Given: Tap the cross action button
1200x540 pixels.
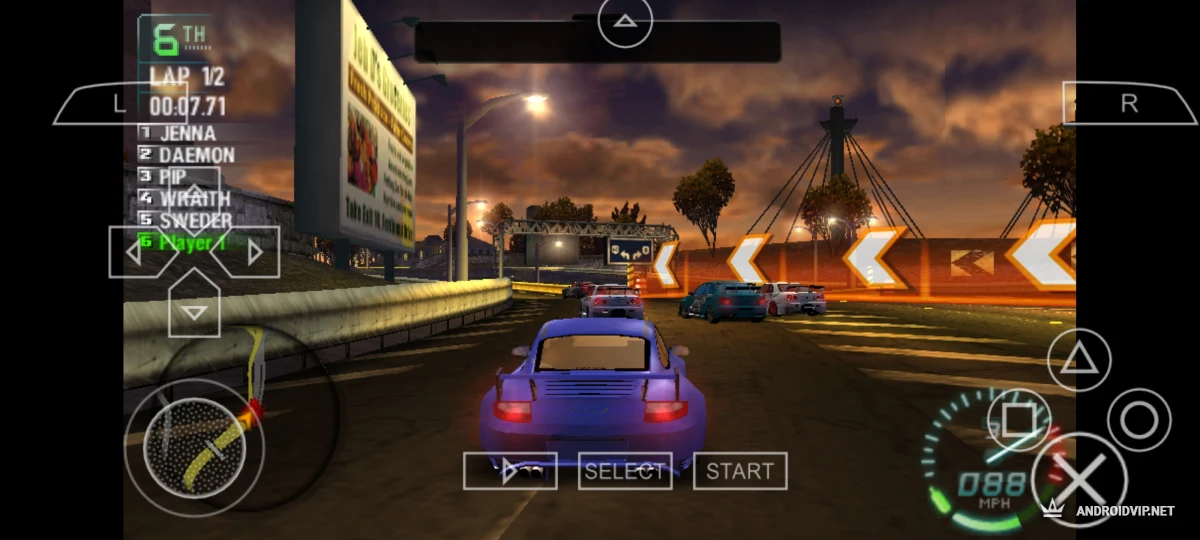Looking at the screenshot, I should coord(1078,479).
